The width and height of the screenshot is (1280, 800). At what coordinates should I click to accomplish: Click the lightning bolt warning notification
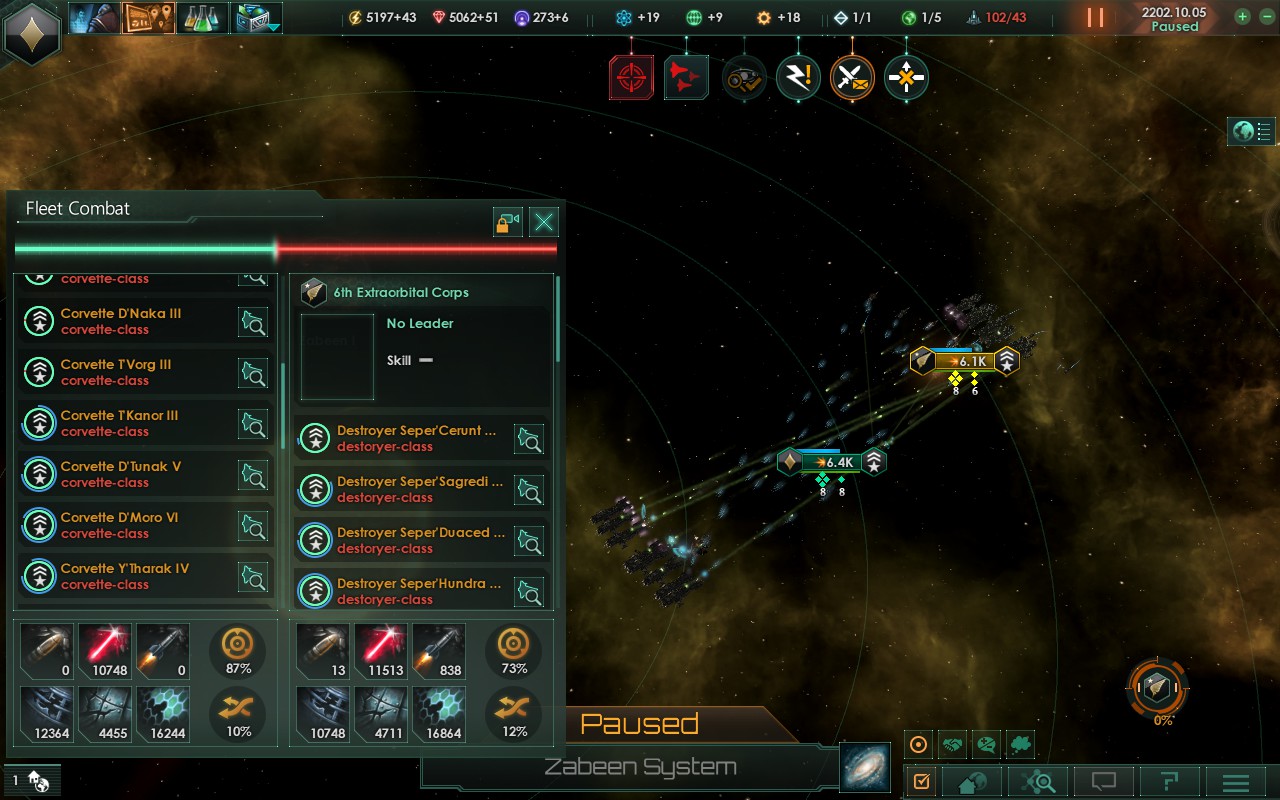[x=798, y=78]
